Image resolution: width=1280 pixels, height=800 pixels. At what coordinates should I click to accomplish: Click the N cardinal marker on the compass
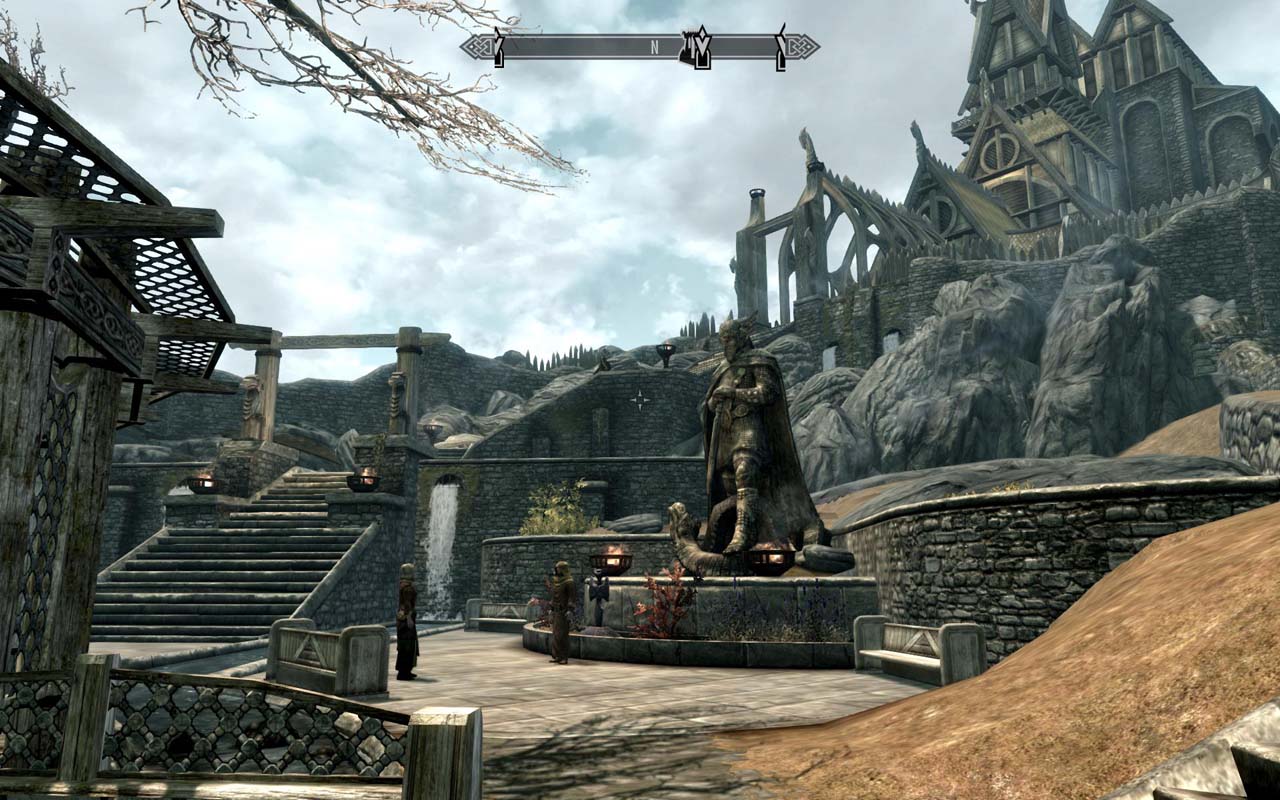pos(654,45)
